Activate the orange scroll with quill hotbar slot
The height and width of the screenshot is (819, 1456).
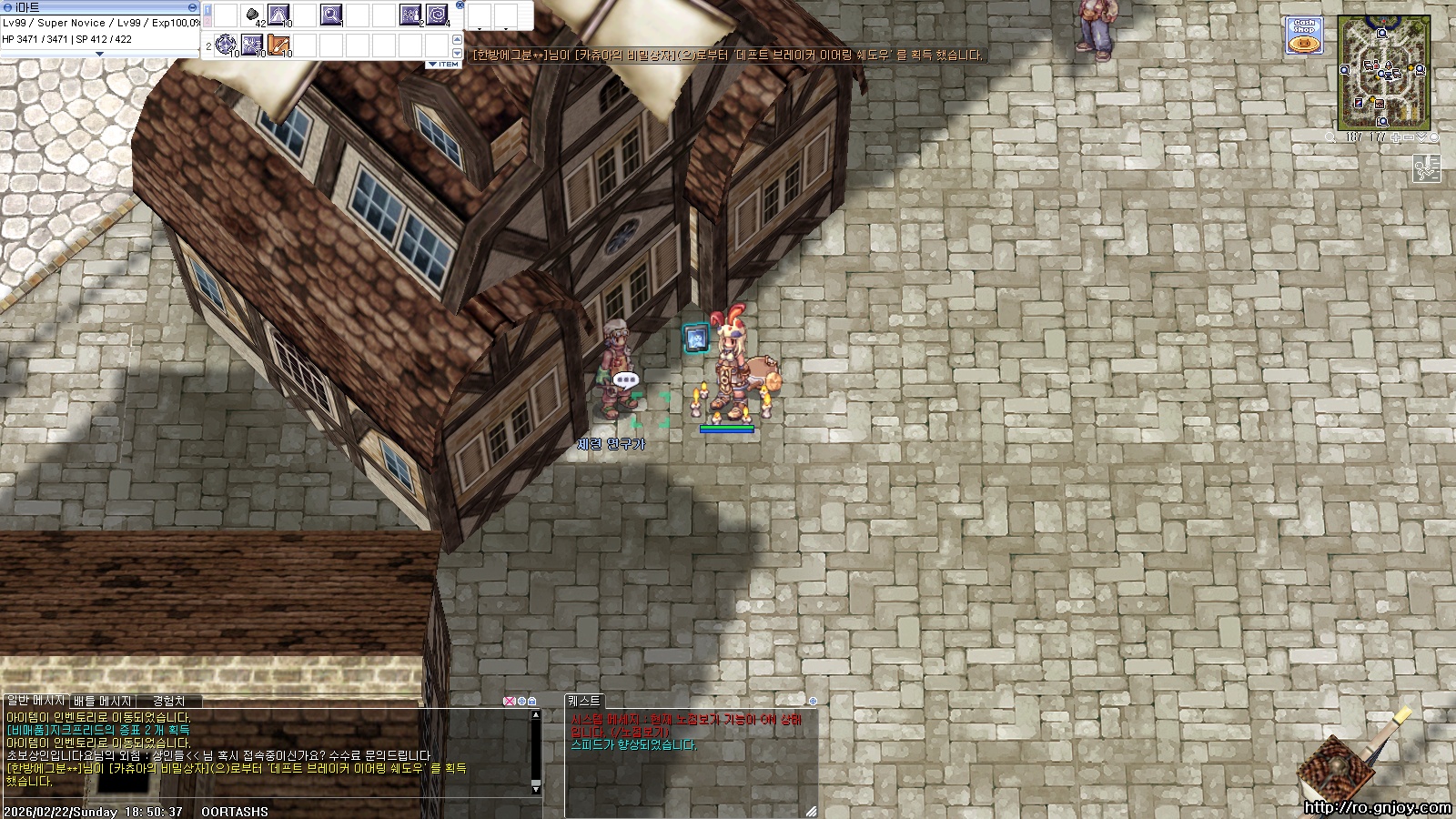pos(278,44)
